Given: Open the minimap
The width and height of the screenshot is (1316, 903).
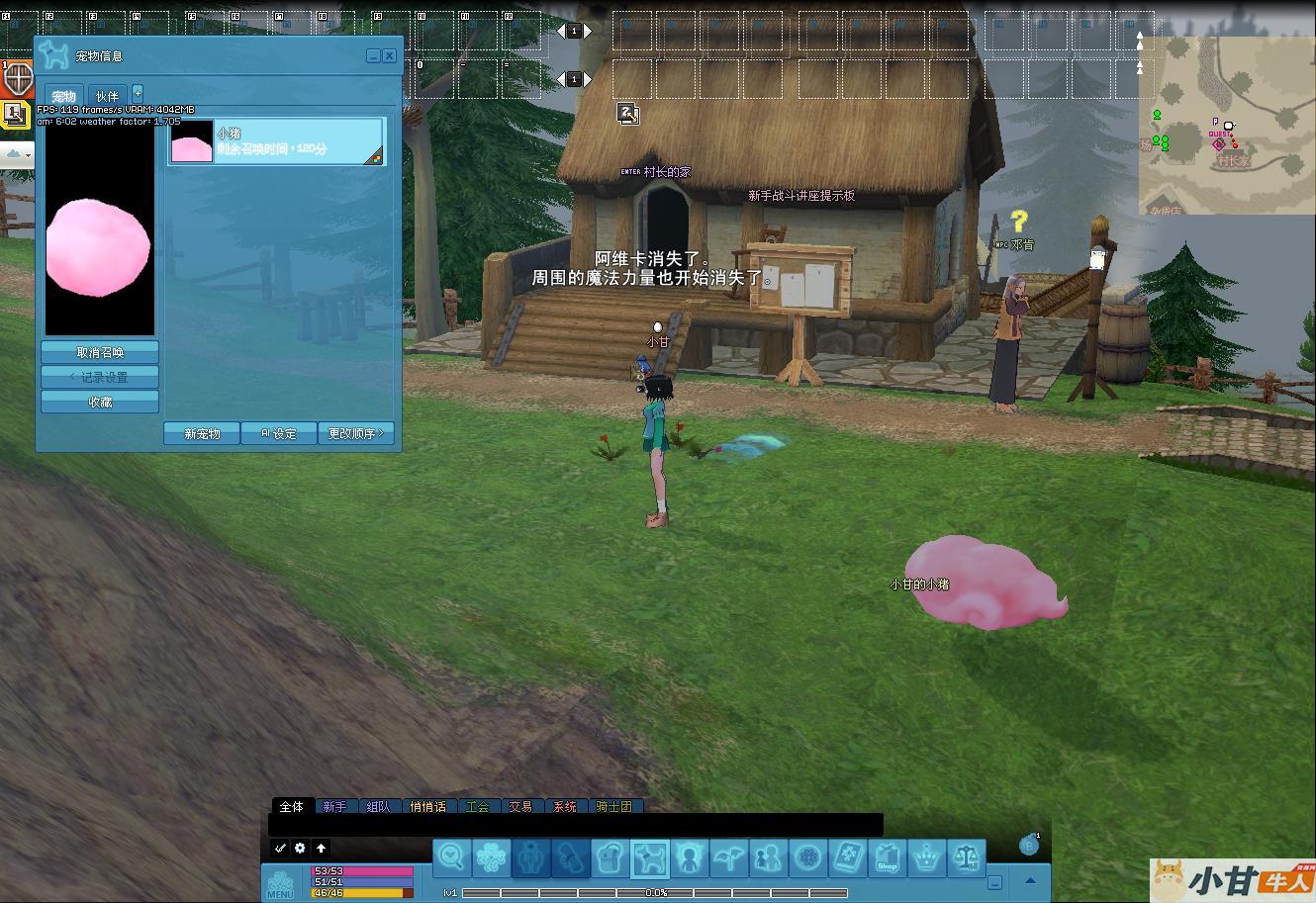Looking at the screenshot, I should tap(1227, 126).
